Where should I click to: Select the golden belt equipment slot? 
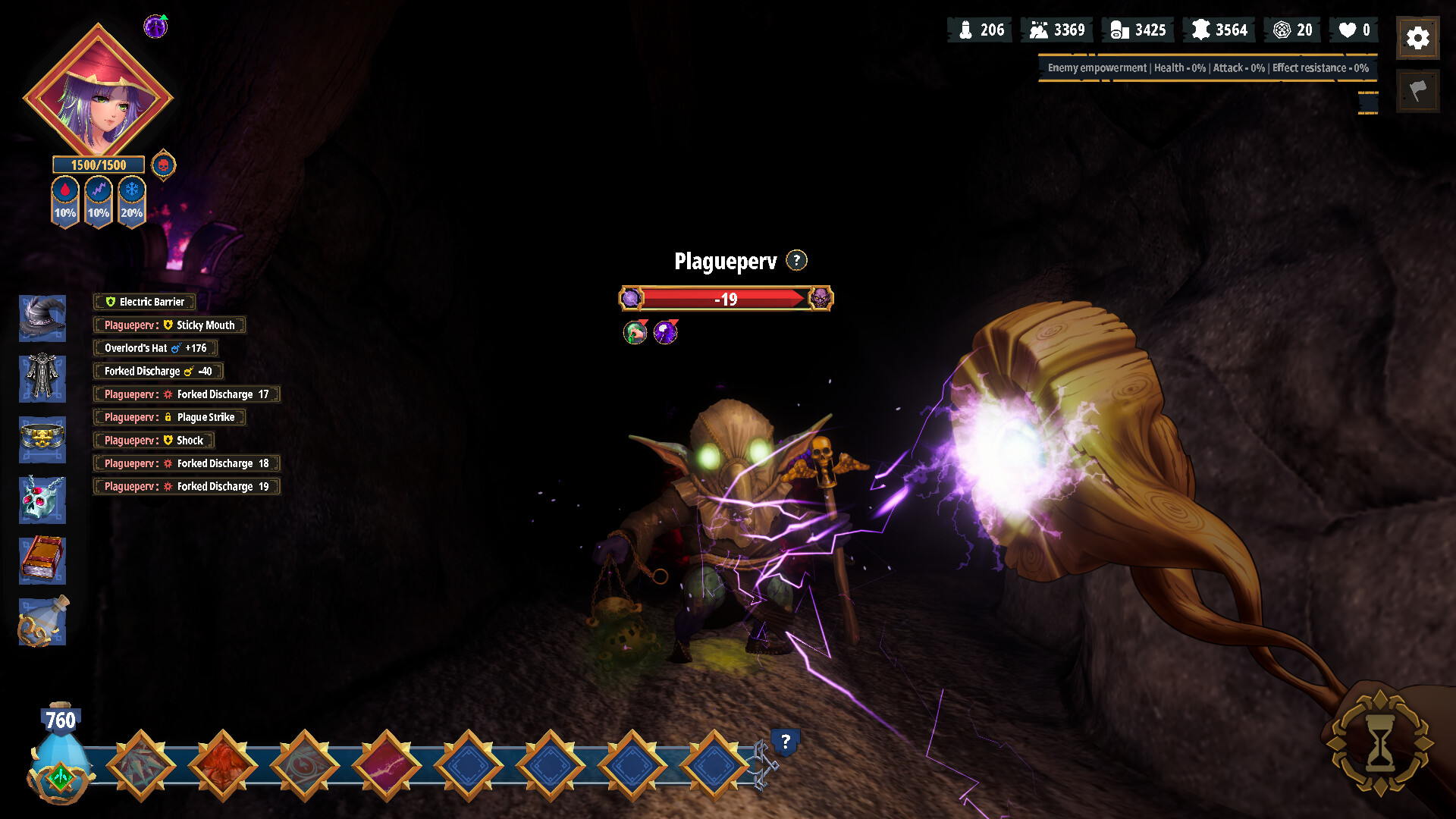pyautogui.click(x=42, y=438)
